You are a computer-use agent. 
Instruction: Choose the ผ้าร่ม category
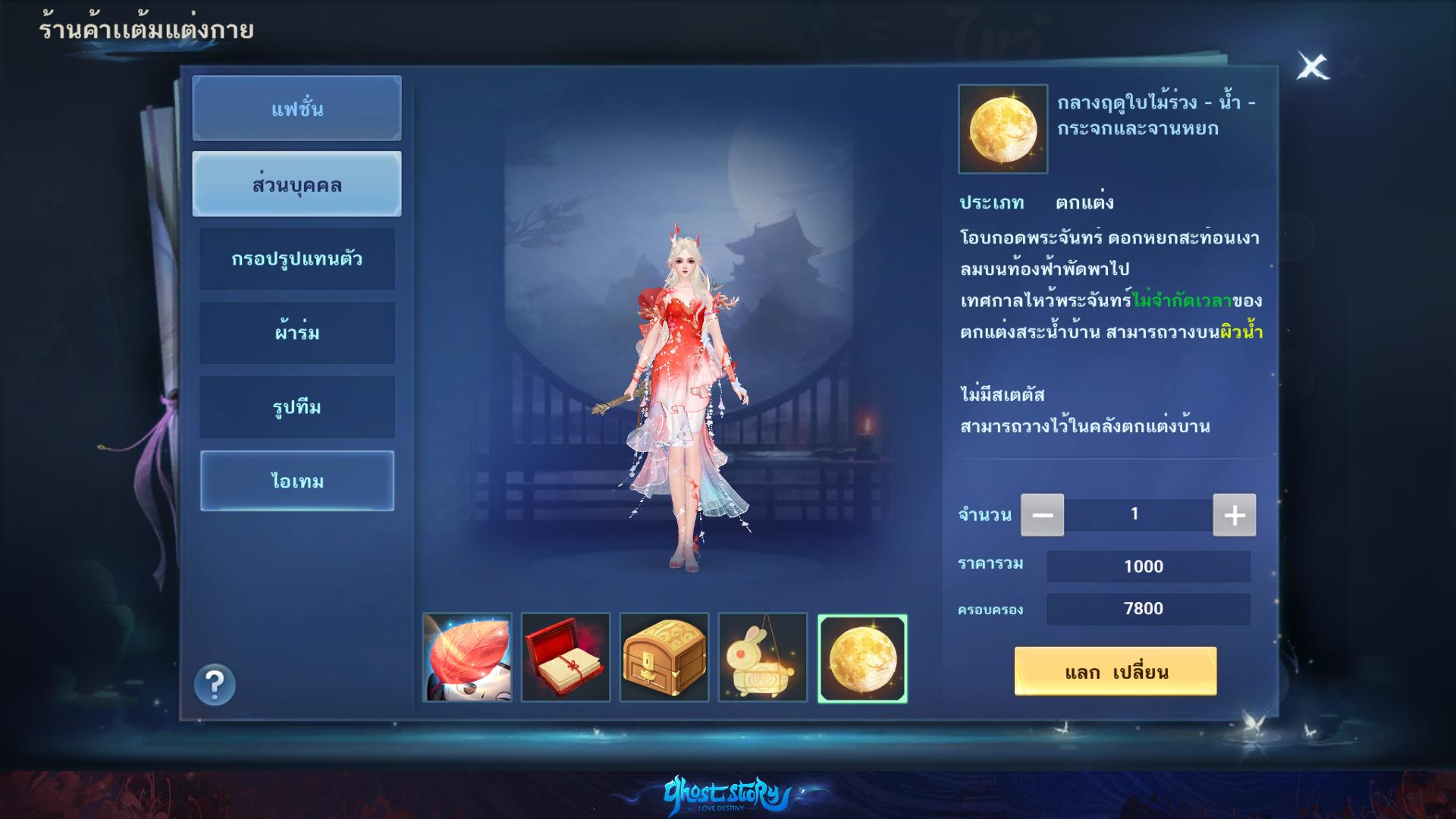[297, 332]
